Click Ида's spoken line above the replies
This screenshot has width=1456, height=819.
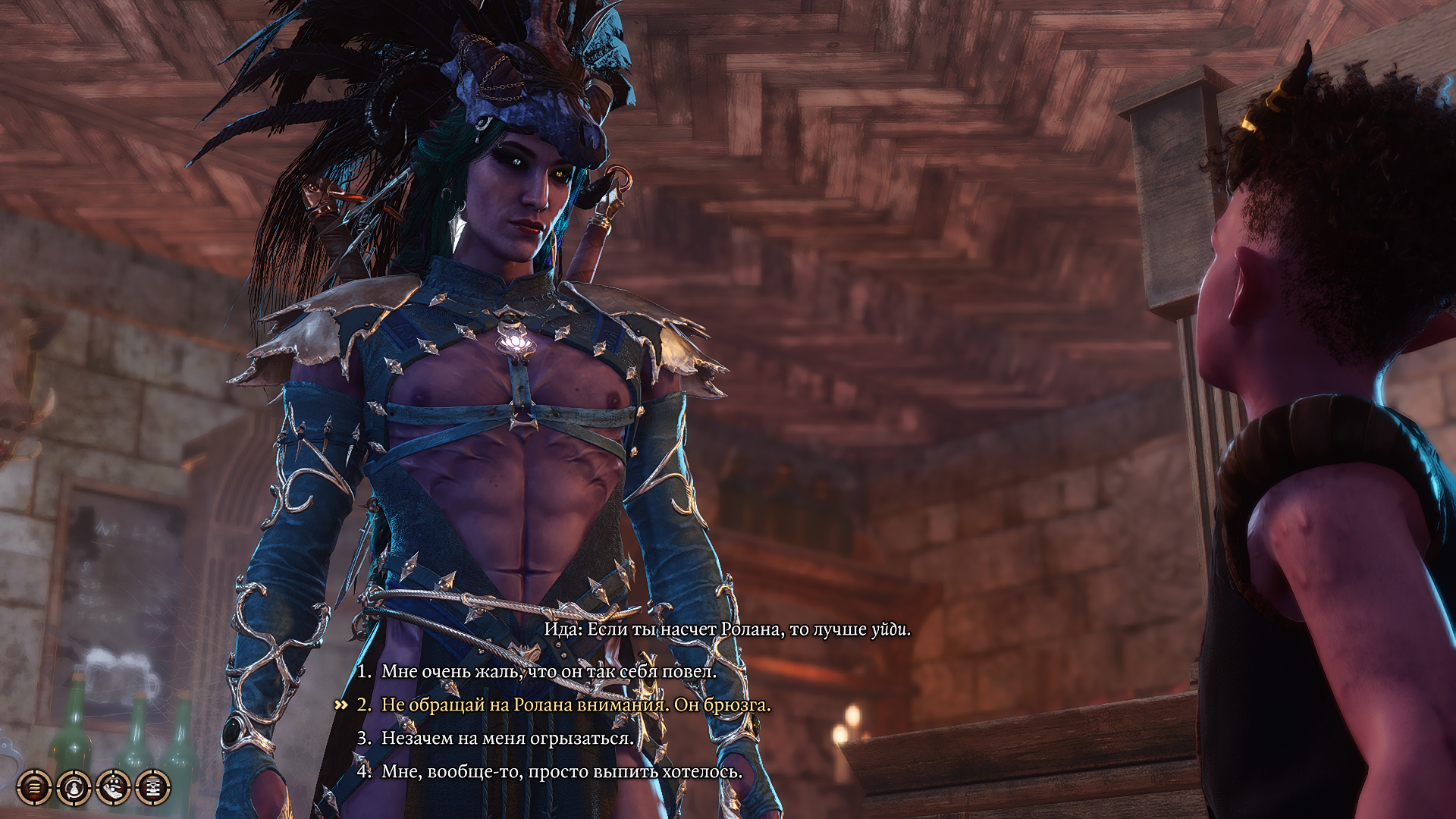point(726,629)
